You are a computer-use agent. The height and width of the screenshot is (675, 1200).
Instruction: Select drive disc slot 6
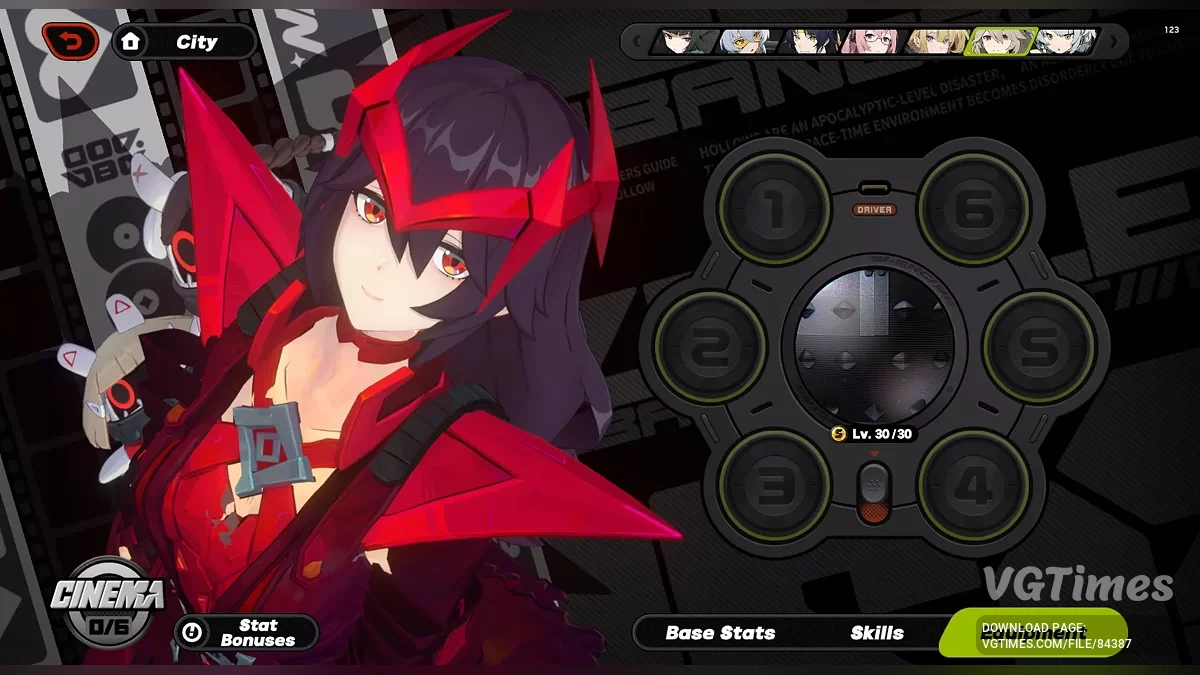(x=974, y=208)
